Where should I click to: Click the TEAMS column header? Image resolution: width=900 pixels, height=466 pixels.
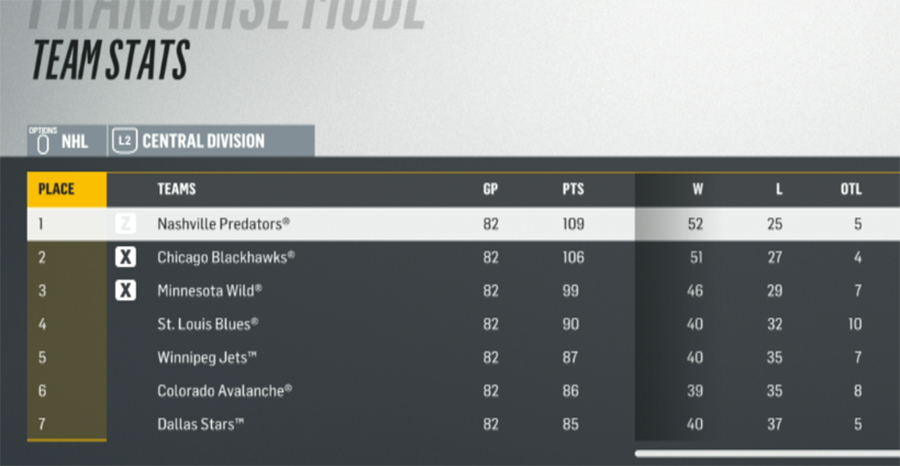(x=176, y=189)
